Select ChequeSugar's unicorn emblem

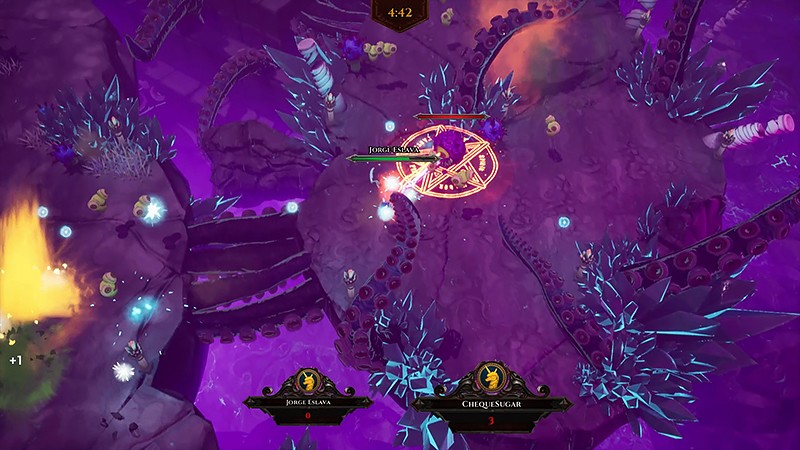pyautogui.click(x=491, y=379)
